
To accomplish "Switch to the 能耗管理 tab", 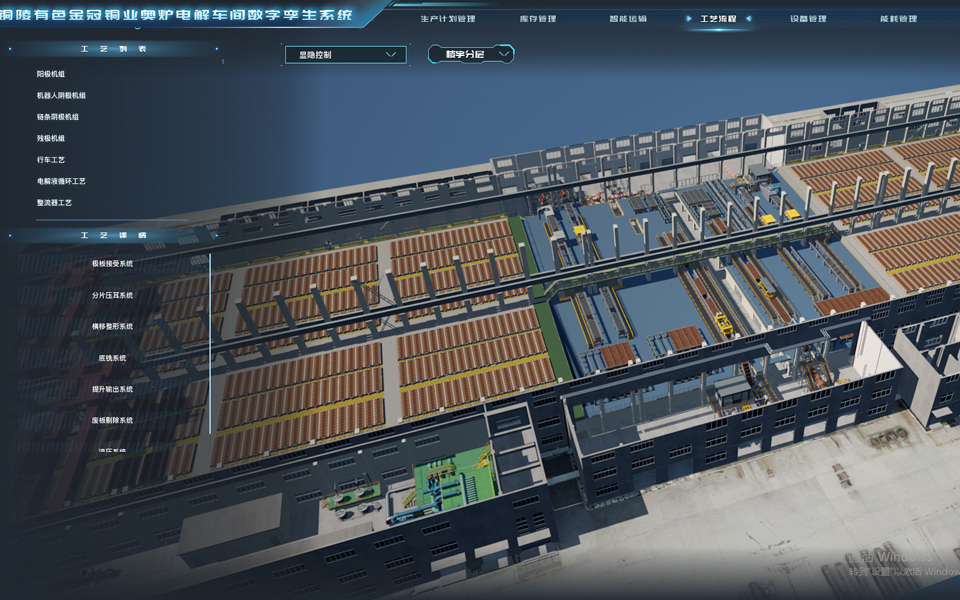I will click(x=898, y=19).
